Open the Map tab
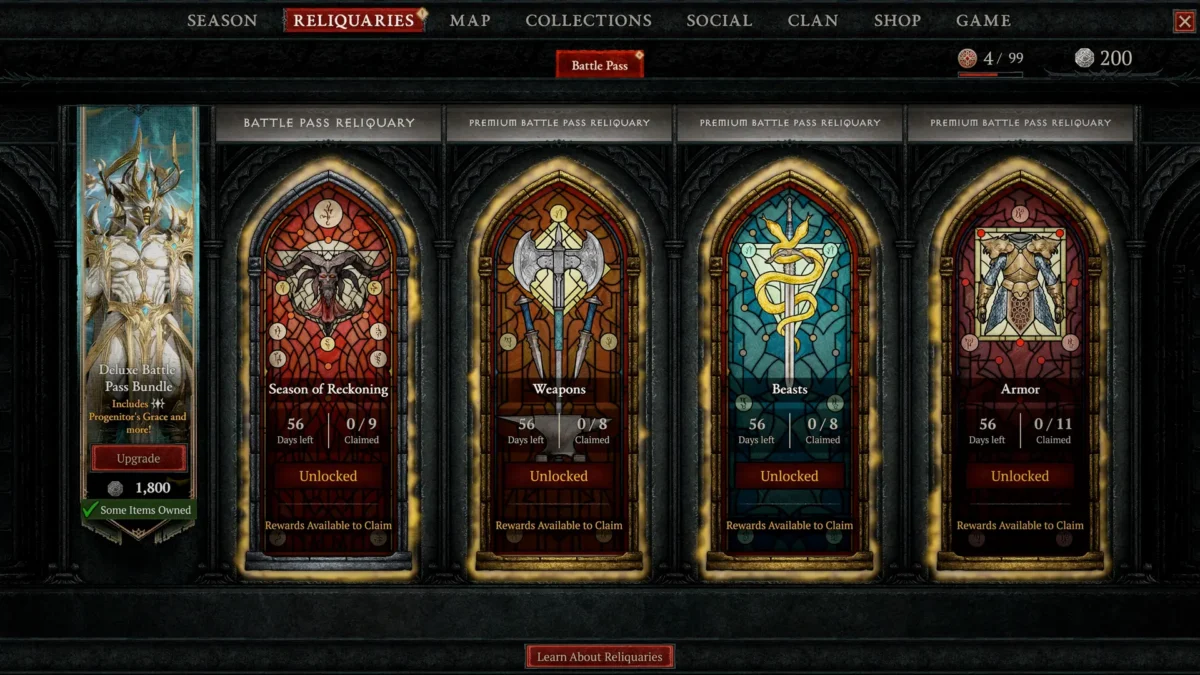This screenshot has width=1200, height=675. coord(470,20)
